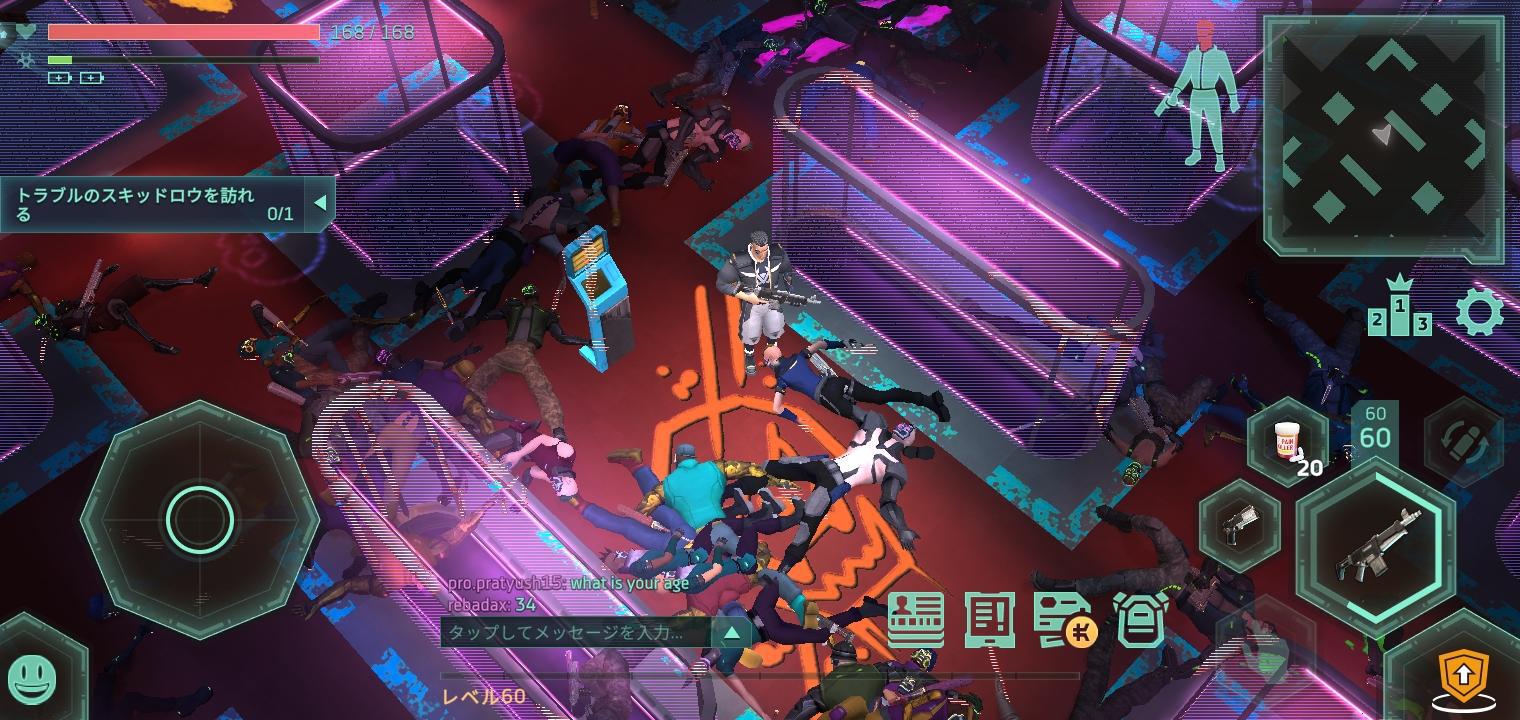Collapse the quest tracker with its left arrow
Screen dimensions: 1520x720
(323, 202)
